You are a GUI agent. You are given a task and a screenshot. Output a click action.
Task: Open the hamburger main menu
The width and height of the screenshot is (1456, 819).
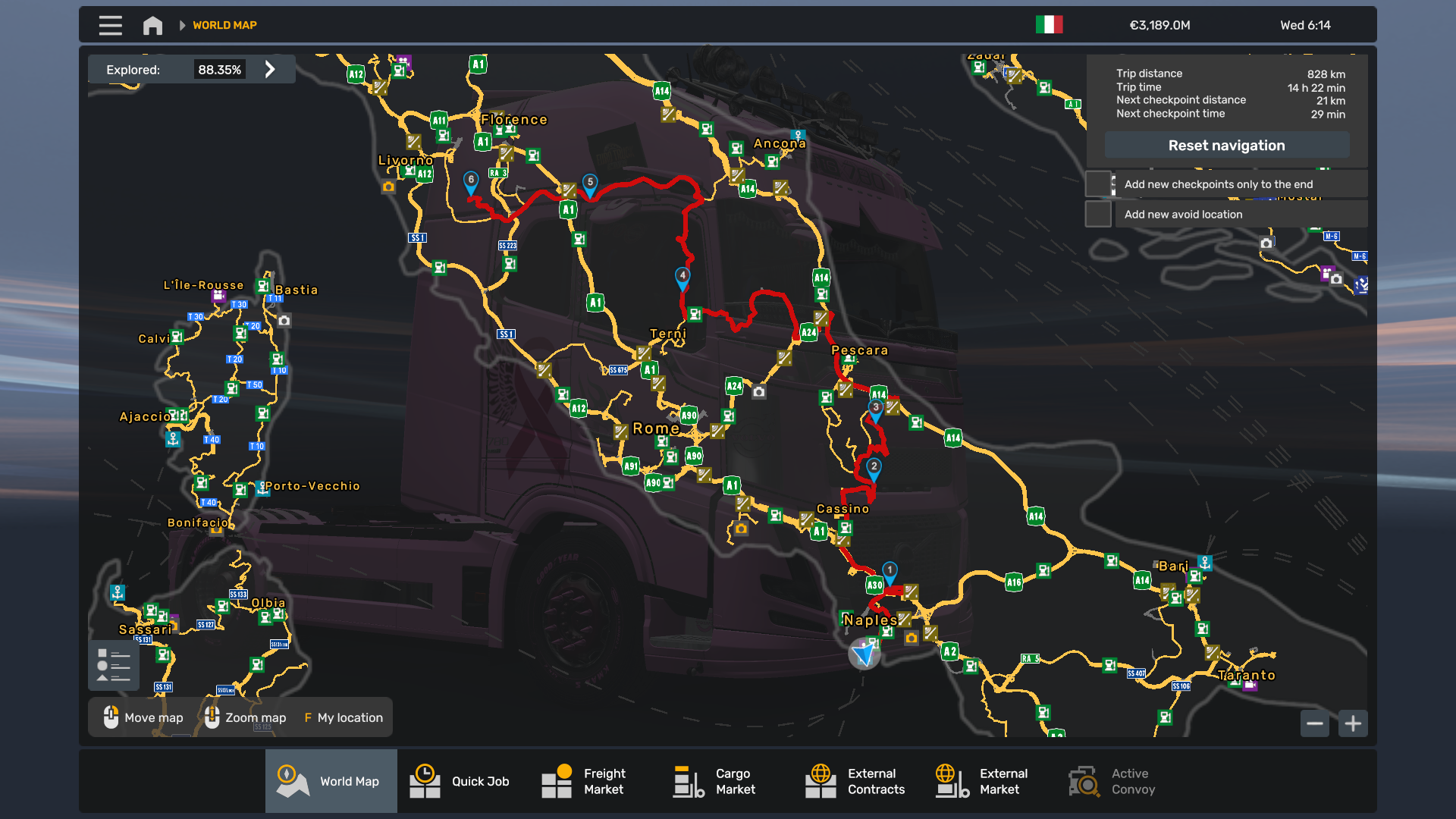click(110, 25)
